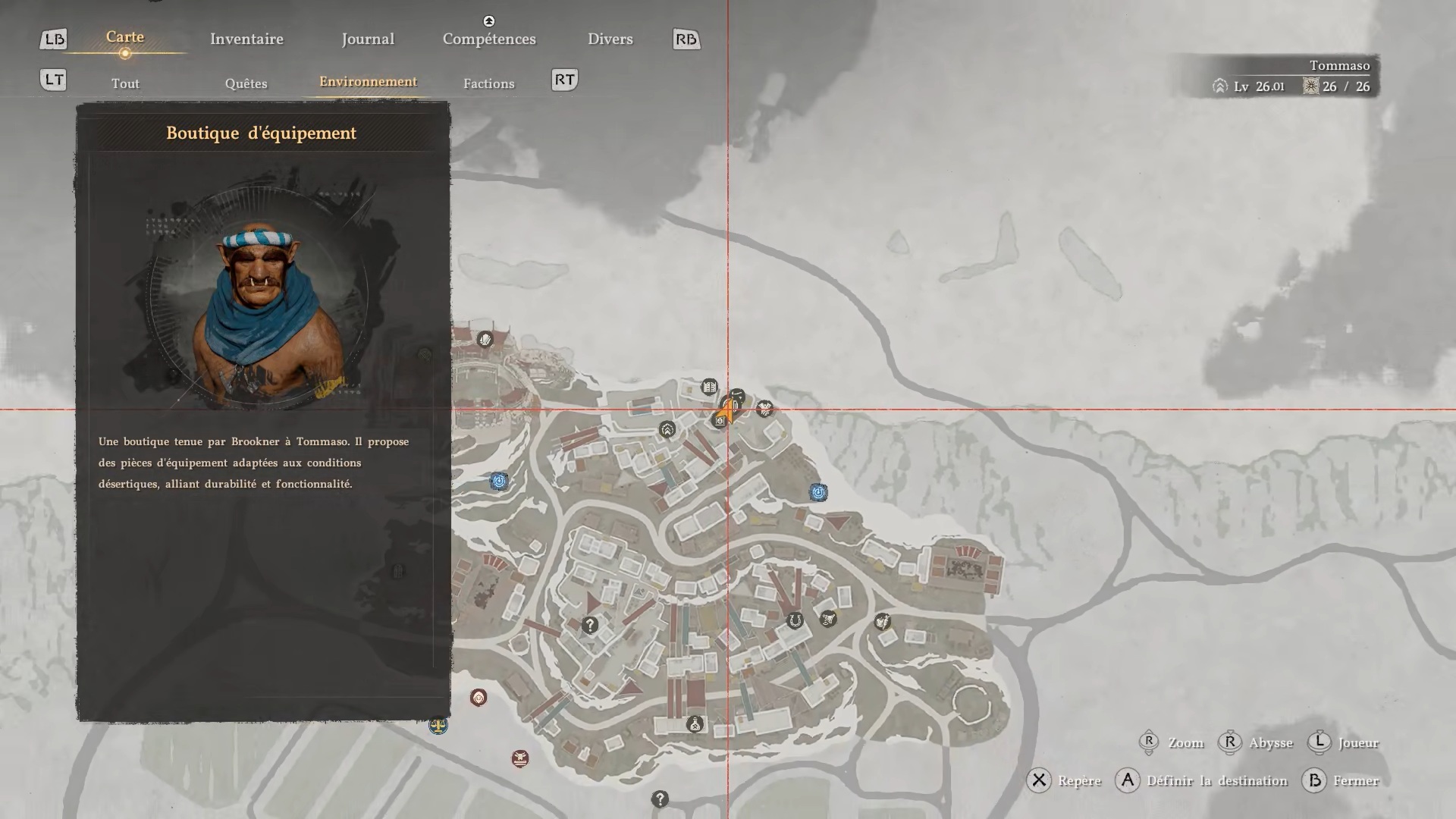
Task: Pick the golden scales map marker
Action: [438, 726]
